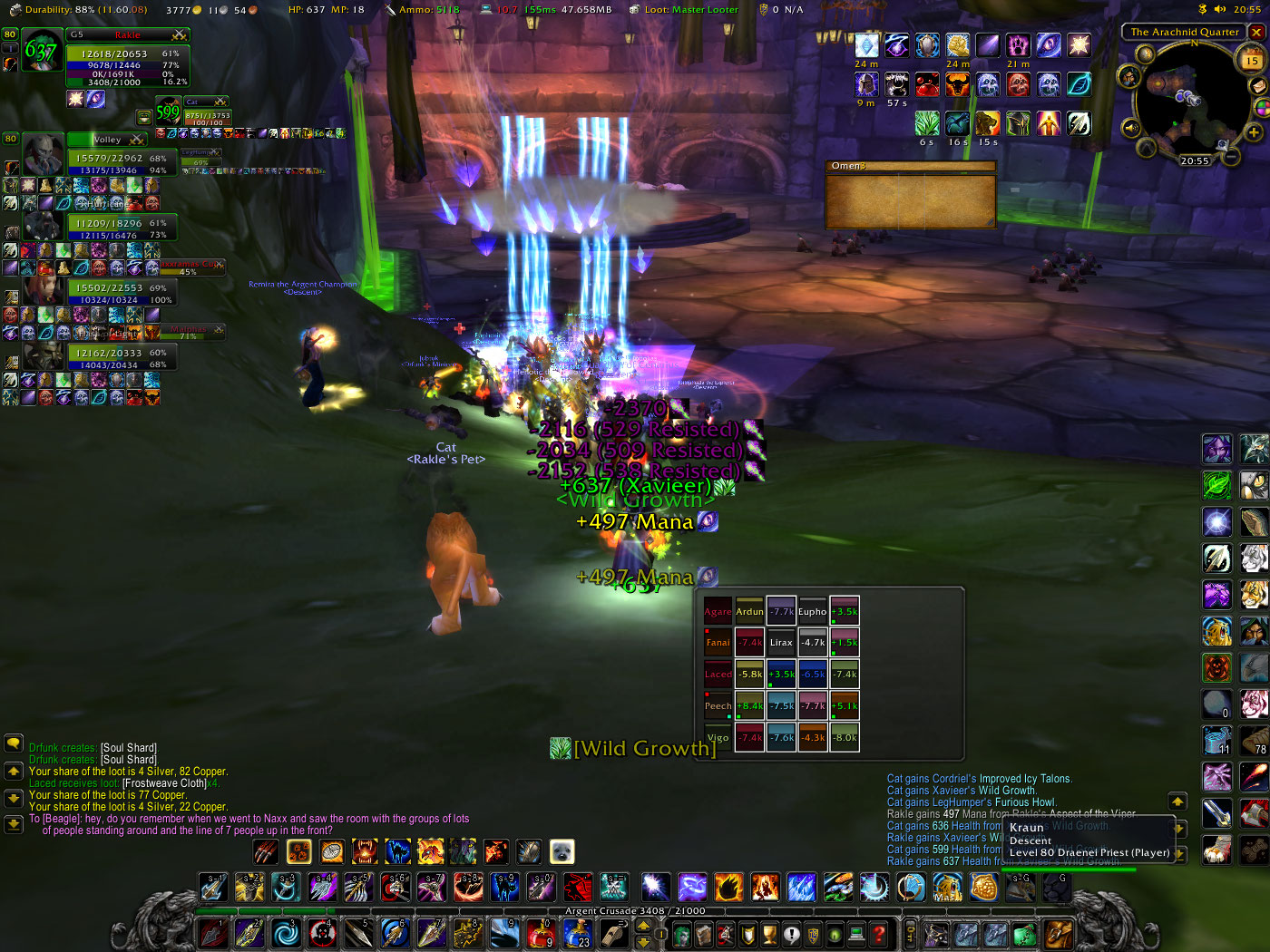Use the red potion with 9 charges

[542, 933]
